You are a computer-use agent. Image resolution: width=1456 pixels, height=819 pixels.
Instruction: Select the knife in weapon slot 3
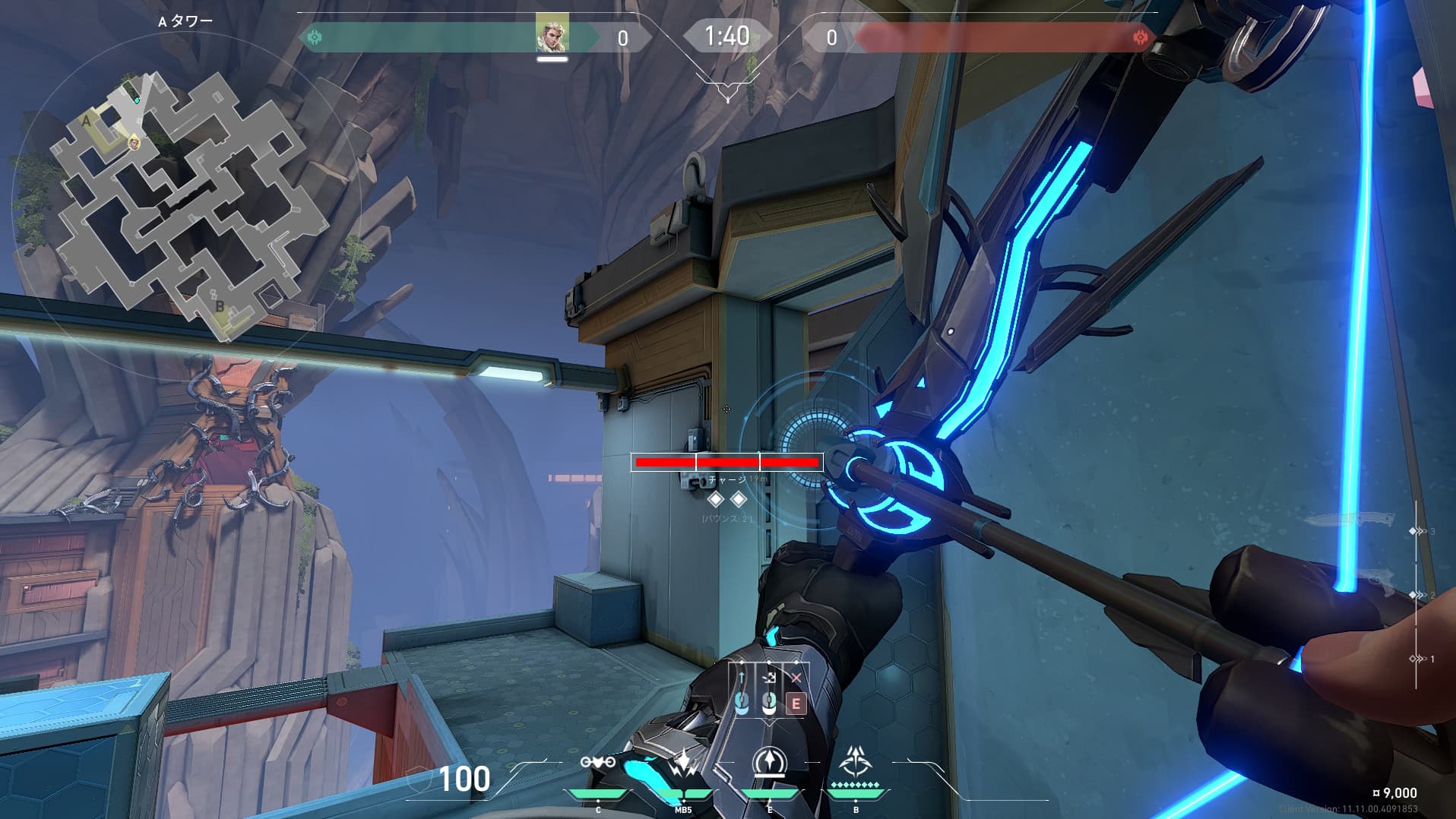pyautogui.click(x=1350, y=520)
